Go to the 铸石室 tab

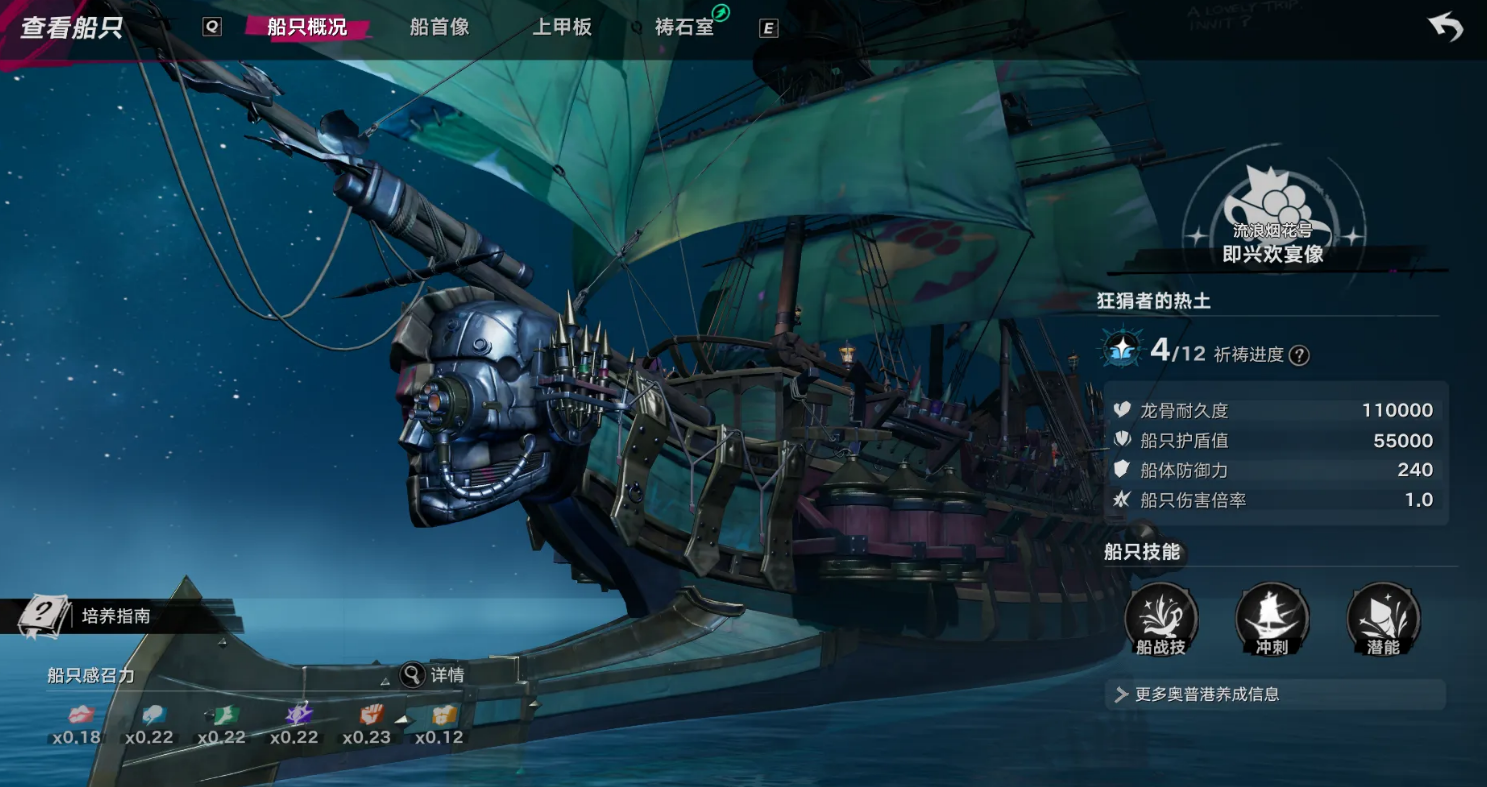685,27
